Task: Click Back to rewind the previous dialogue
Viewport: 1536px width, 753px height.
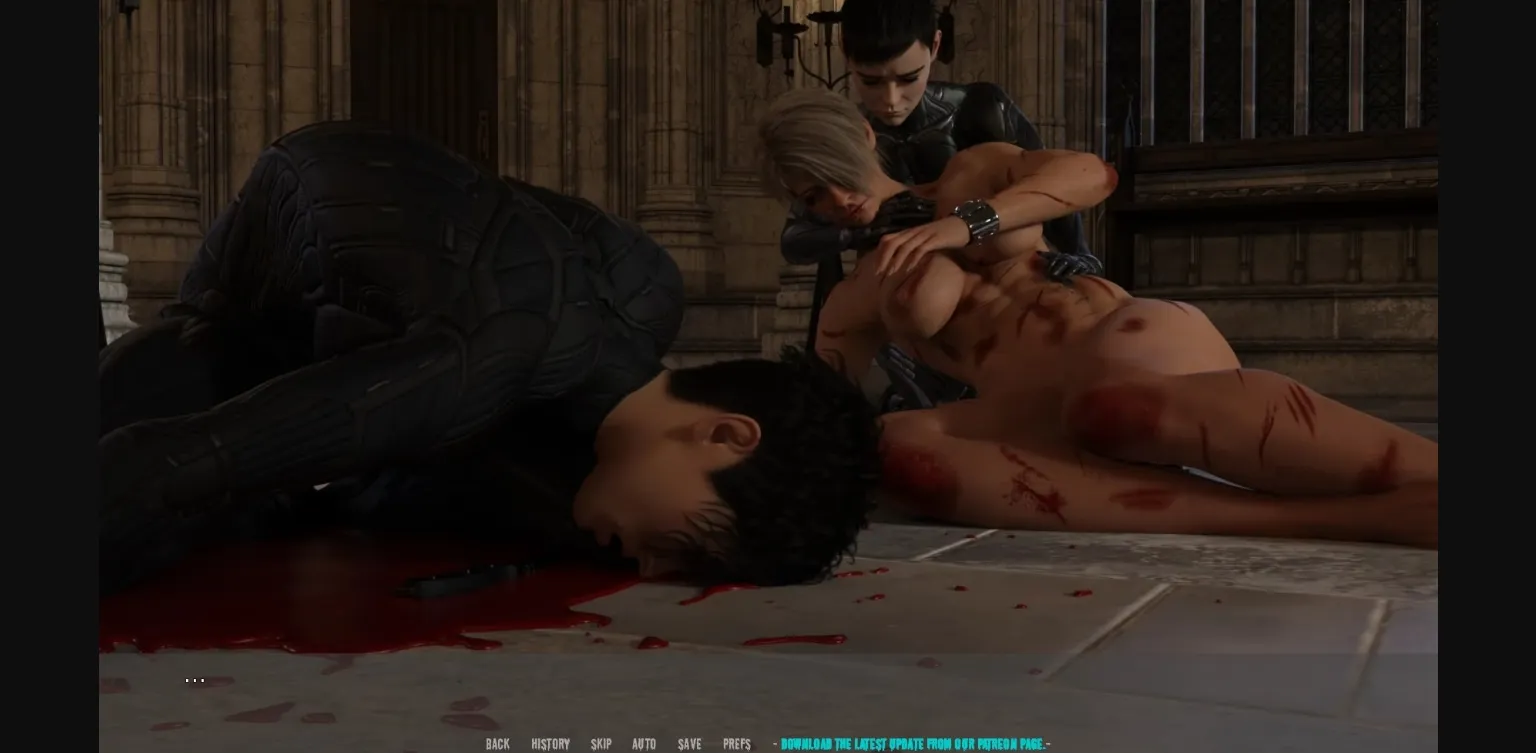Action: pos(497,744)
